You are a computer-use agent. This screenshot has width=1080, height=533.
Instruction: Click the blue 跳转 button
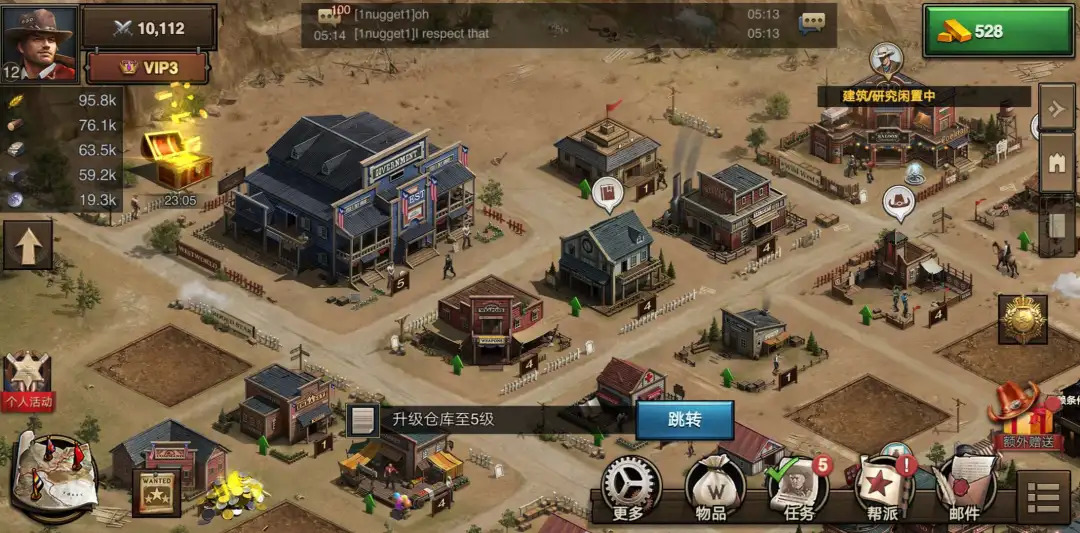pos(684,420)
